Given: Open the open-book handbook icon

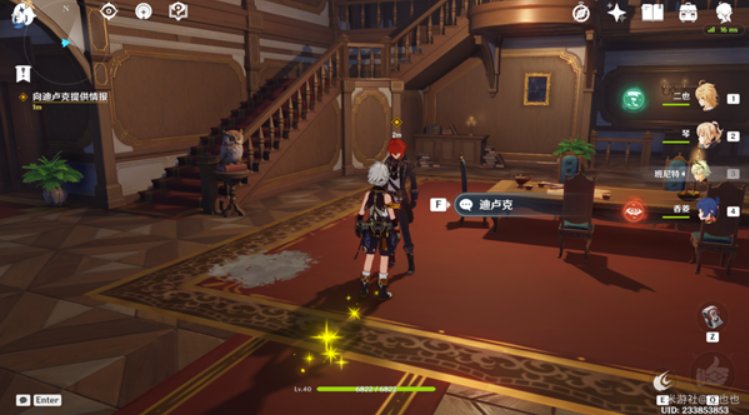Looking at the screenshot, I should pos(653,12).
